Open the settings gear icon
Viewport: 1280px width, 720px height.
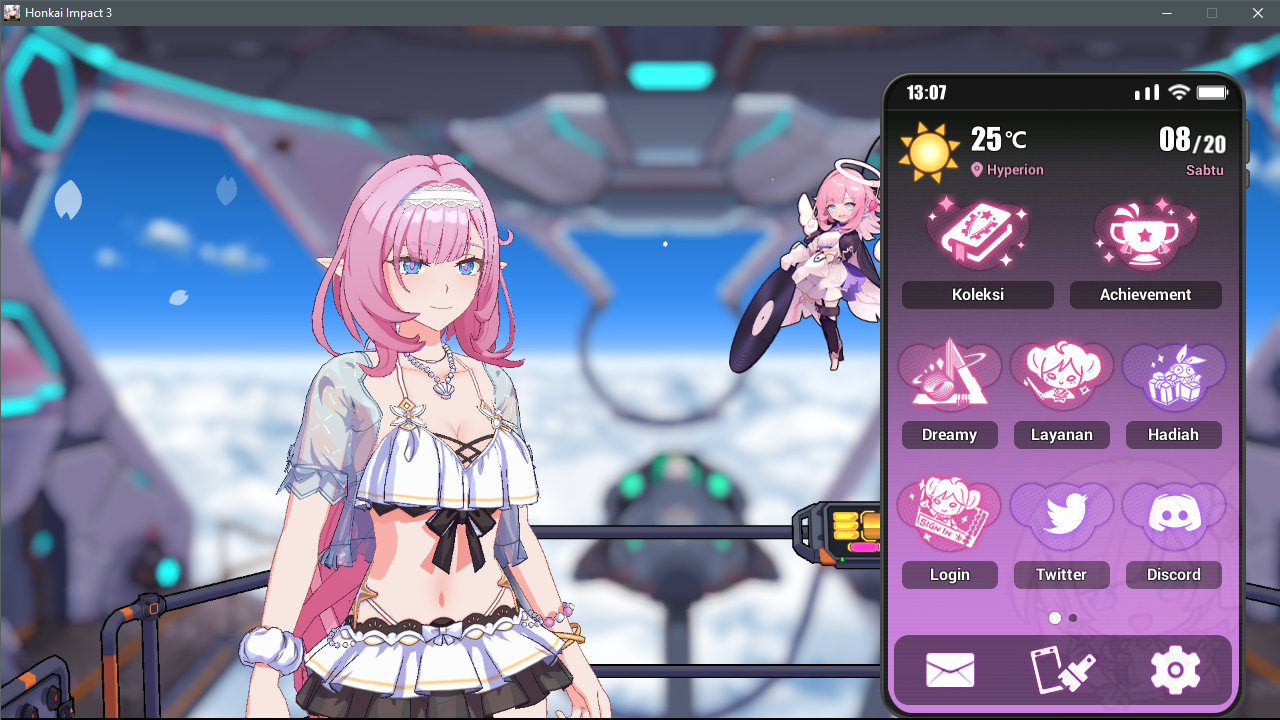point(1174,670)
